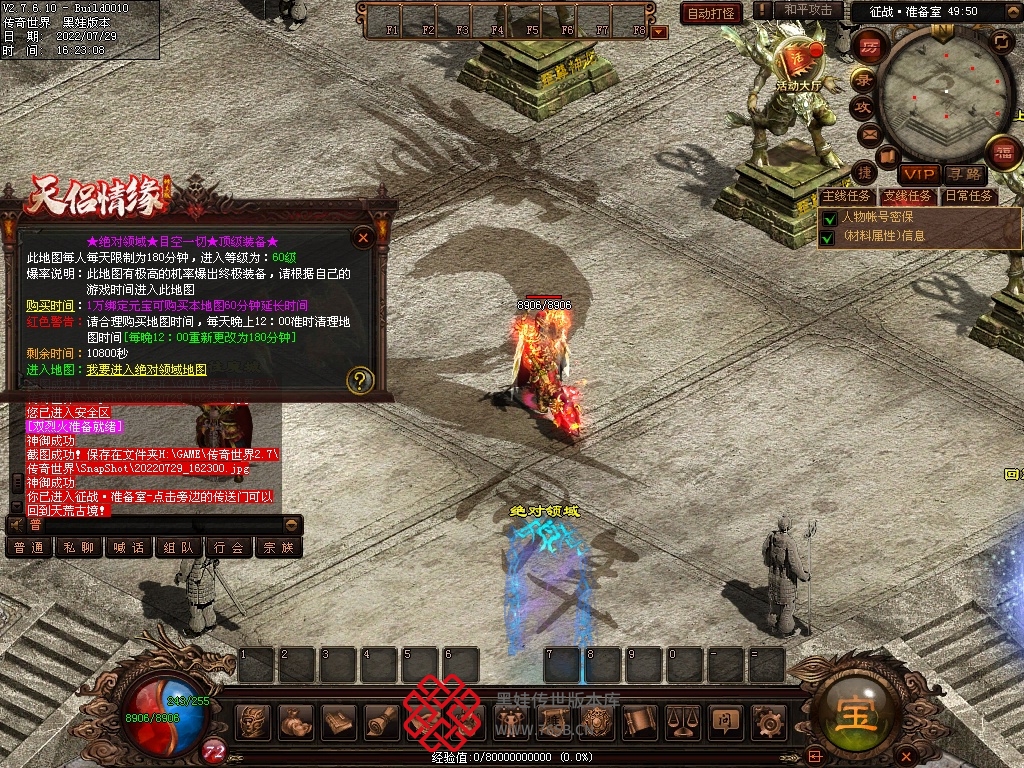Close the 绝对领域 dialog window
1024x768 pixels.
coord(363,237)
